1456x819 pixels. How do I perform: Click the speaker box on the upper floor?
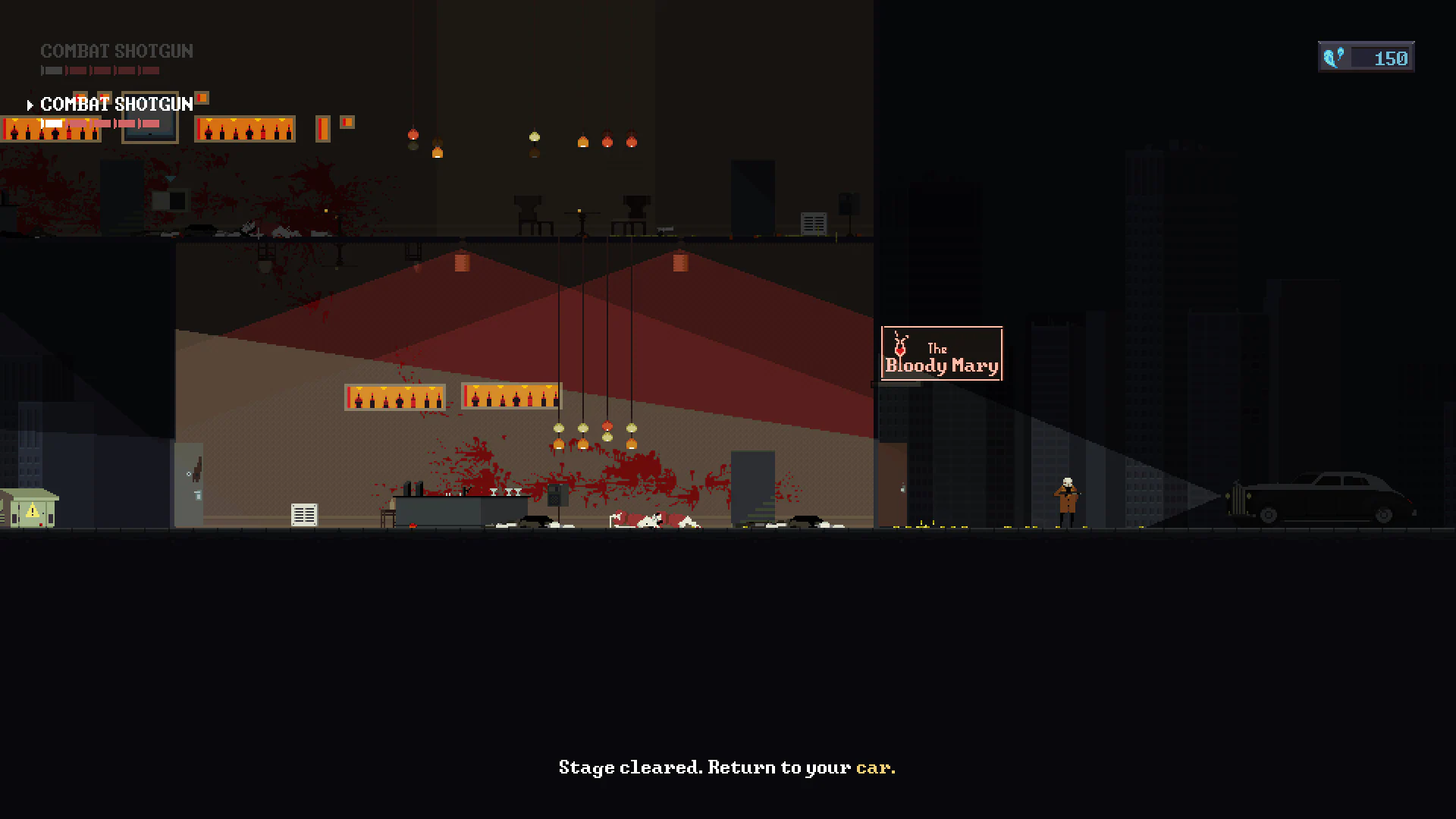pos(849,203)
